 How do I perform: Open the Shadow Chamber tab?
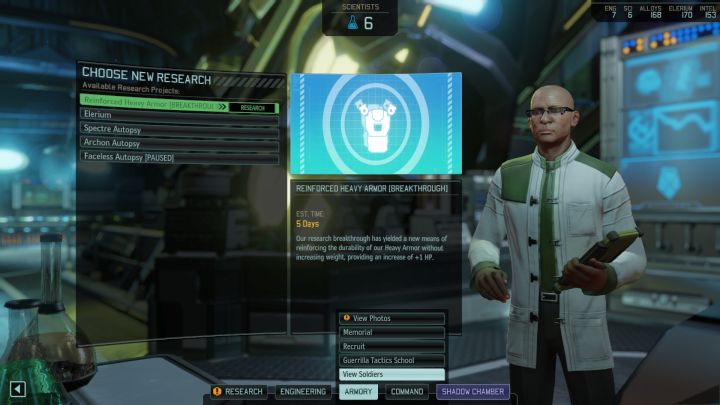[472, 392]
